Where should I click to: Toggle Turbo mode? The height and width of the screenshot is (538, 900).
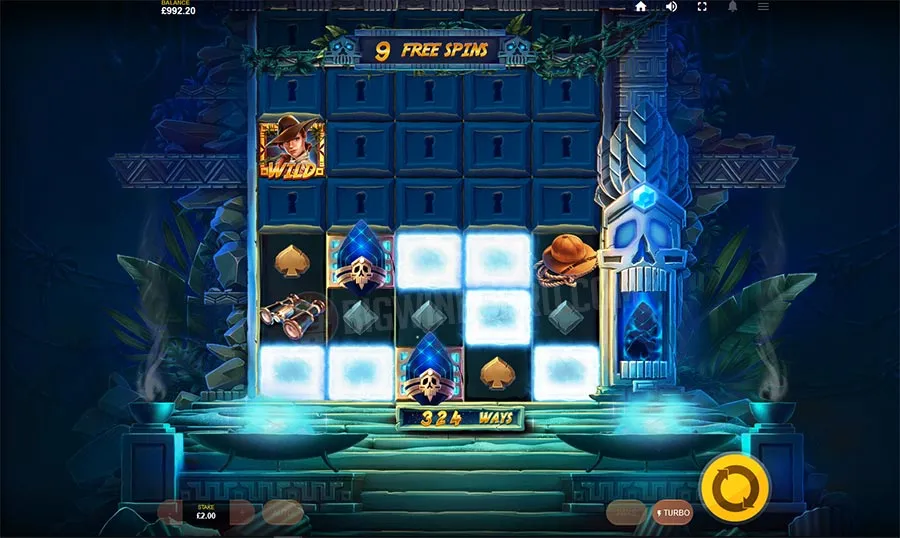672,512
